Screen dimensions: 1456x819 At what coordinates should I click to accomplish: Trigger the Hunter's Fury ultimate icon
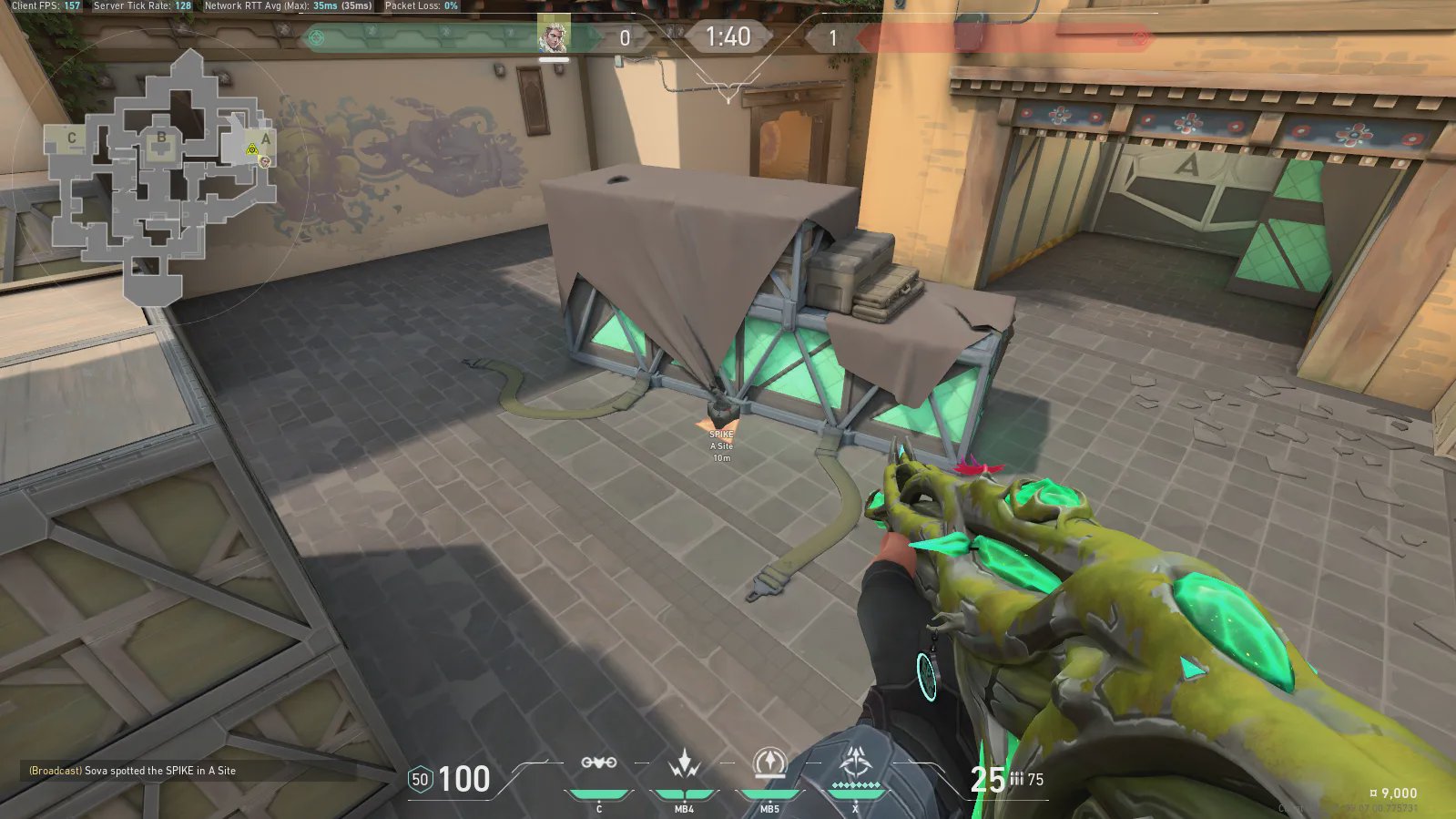click(855, 762)
